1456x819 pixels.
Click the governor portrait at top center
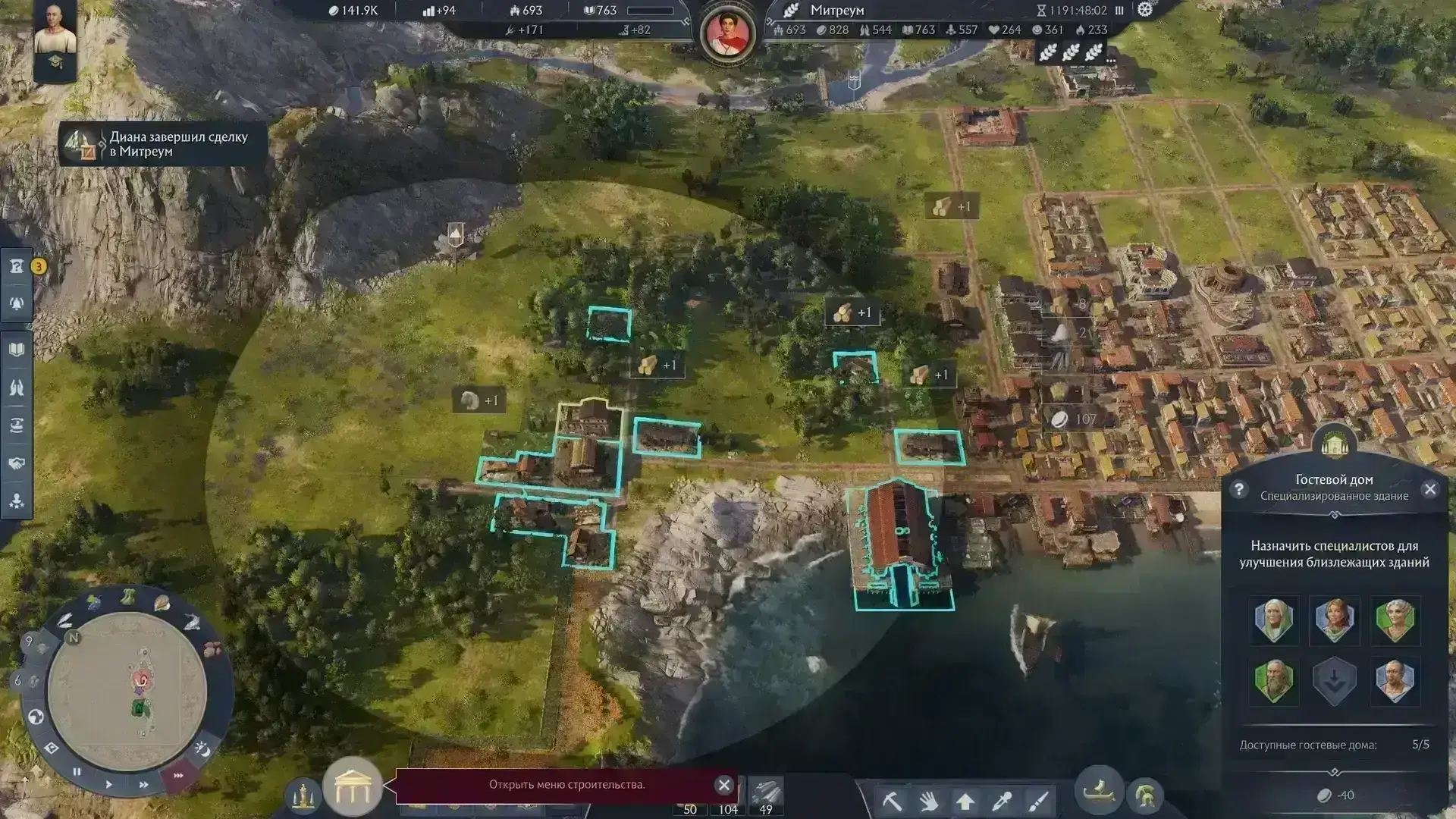pyautogui.click(x=727, y=32)
